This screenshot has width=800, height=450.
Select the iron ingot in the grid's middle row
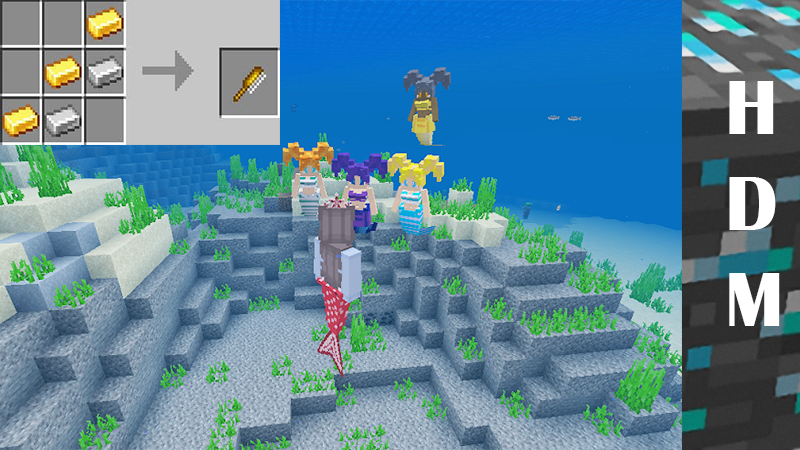click(102, 70)
